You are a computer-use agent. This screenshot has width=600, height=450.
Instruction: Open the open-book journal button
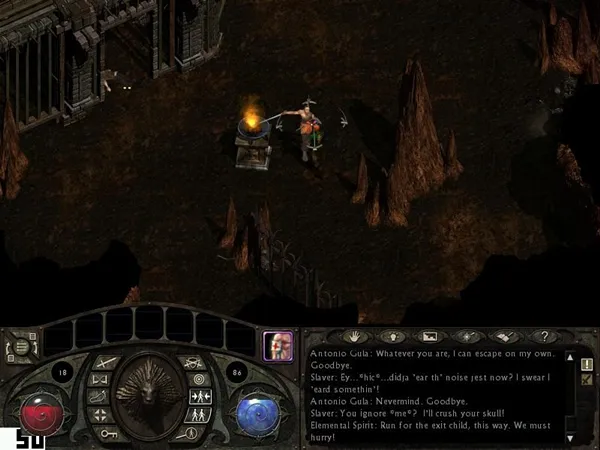tap(506, 337)
